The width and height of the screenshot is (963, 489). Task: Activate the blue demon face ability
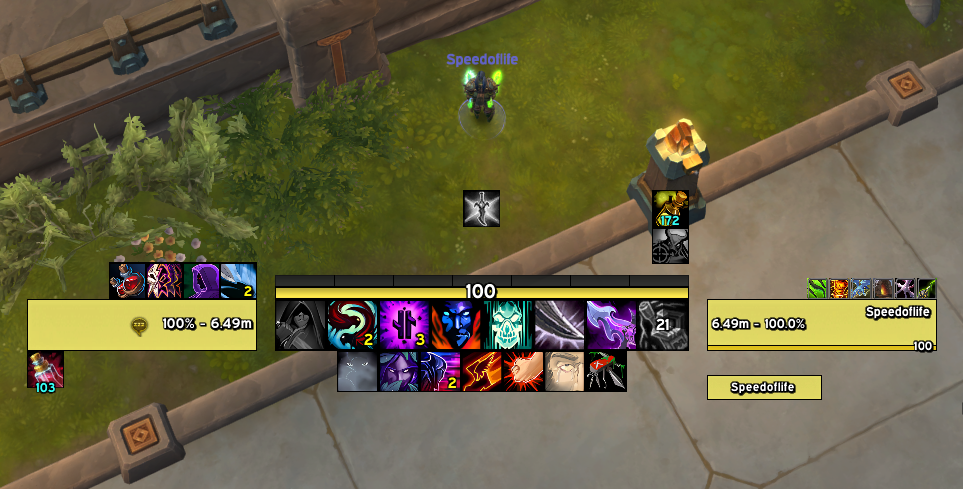[457, 325]
